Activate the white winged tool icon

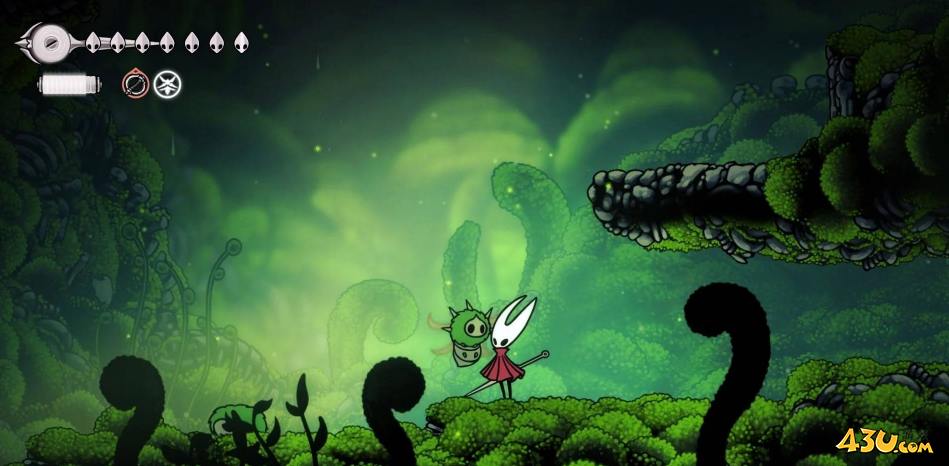[x=168, y=84]
